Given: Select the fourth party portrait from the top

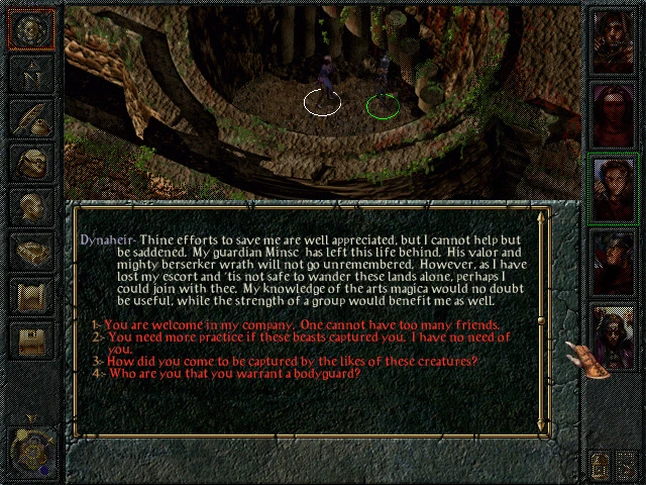Looking at the screenshot, I should [613, 262].
